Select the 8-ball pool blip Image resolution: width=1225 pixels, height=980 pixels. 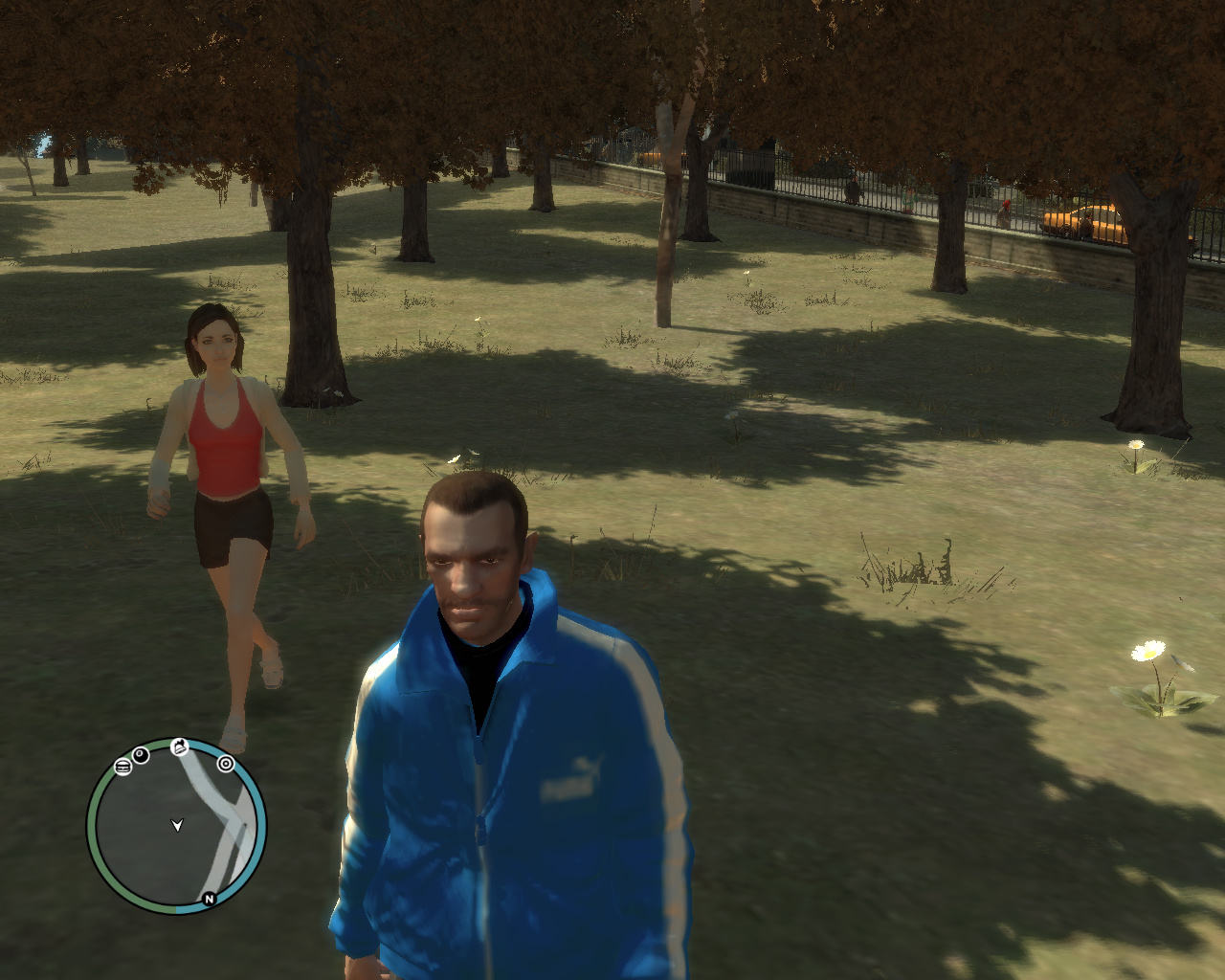point(141,755)
